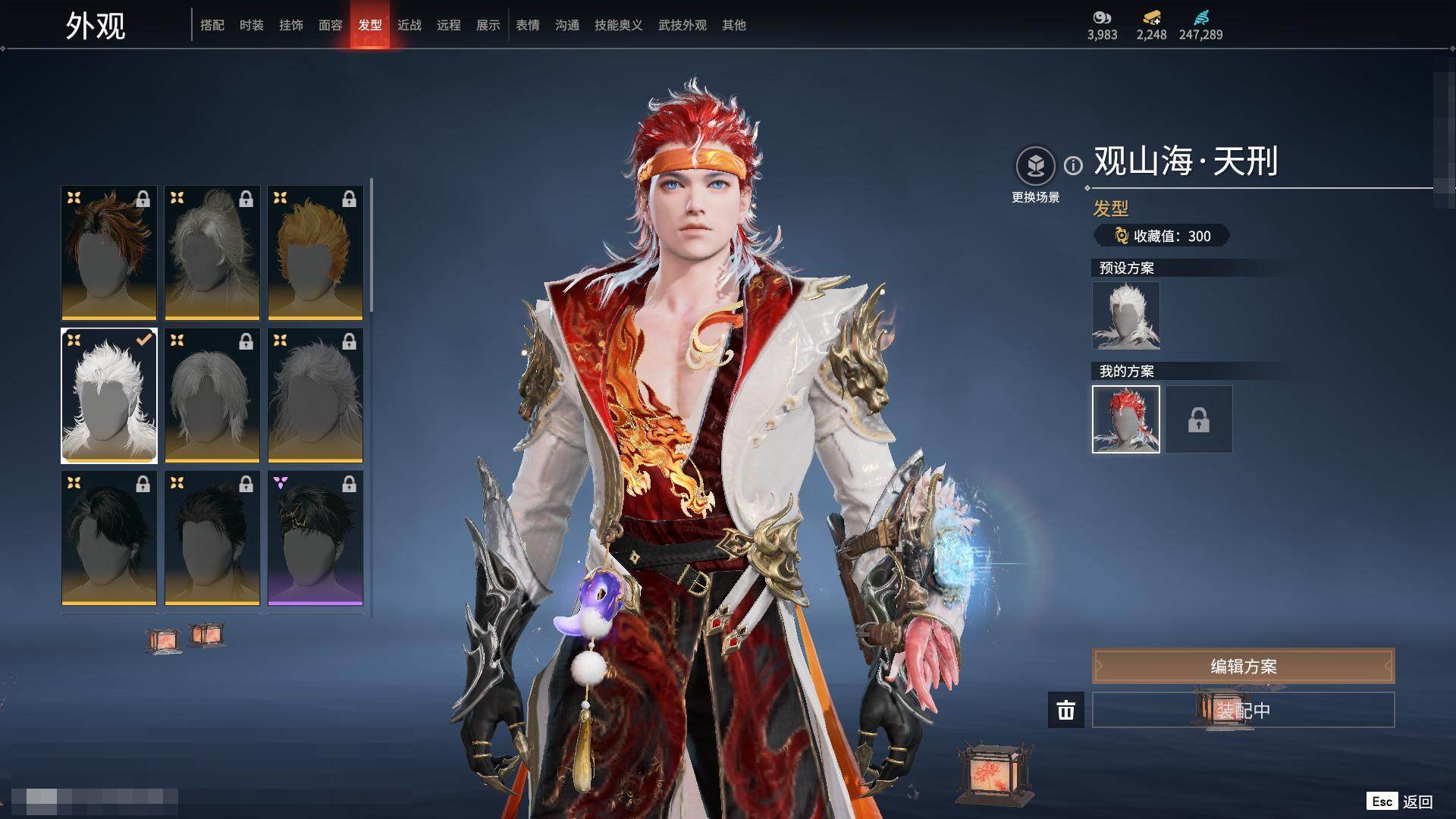
Task: Show the 表情 tab
Action: 528,25
